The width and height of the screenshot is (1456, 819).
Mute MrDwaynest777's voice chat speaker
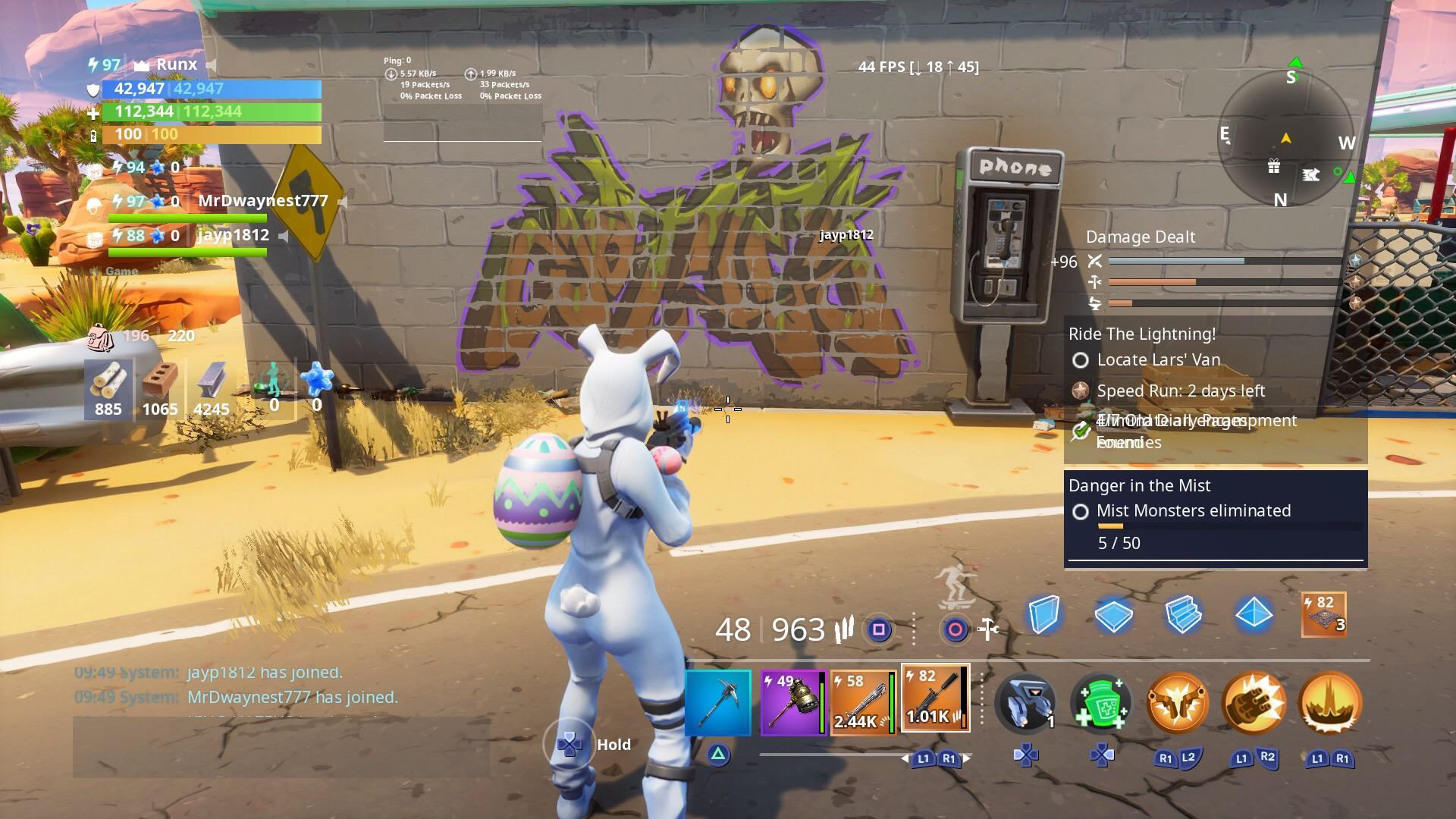pyautogui.click(x=342, y=202)
